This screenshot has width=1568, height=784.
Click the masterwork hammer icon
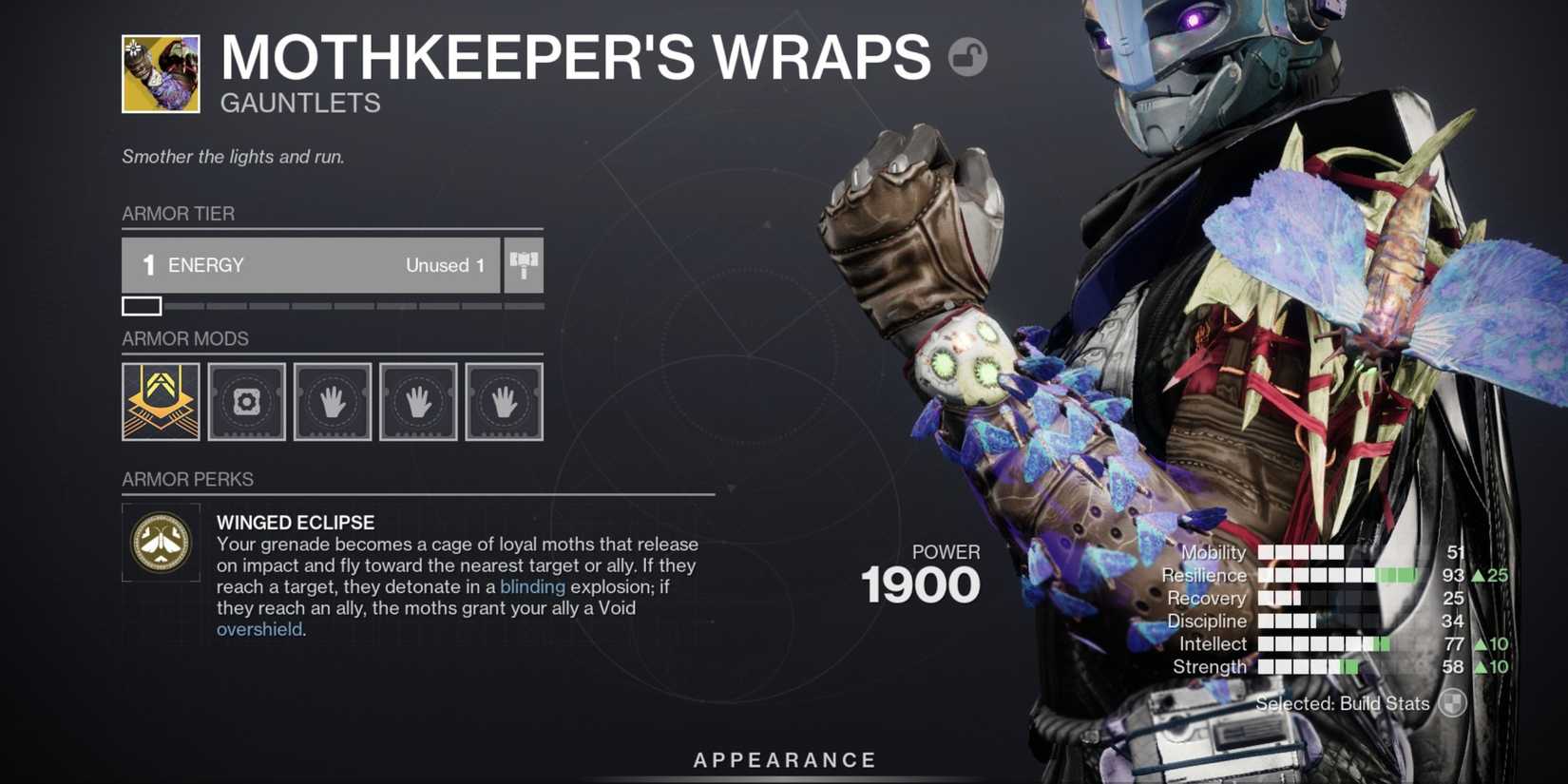pos(524,265)
